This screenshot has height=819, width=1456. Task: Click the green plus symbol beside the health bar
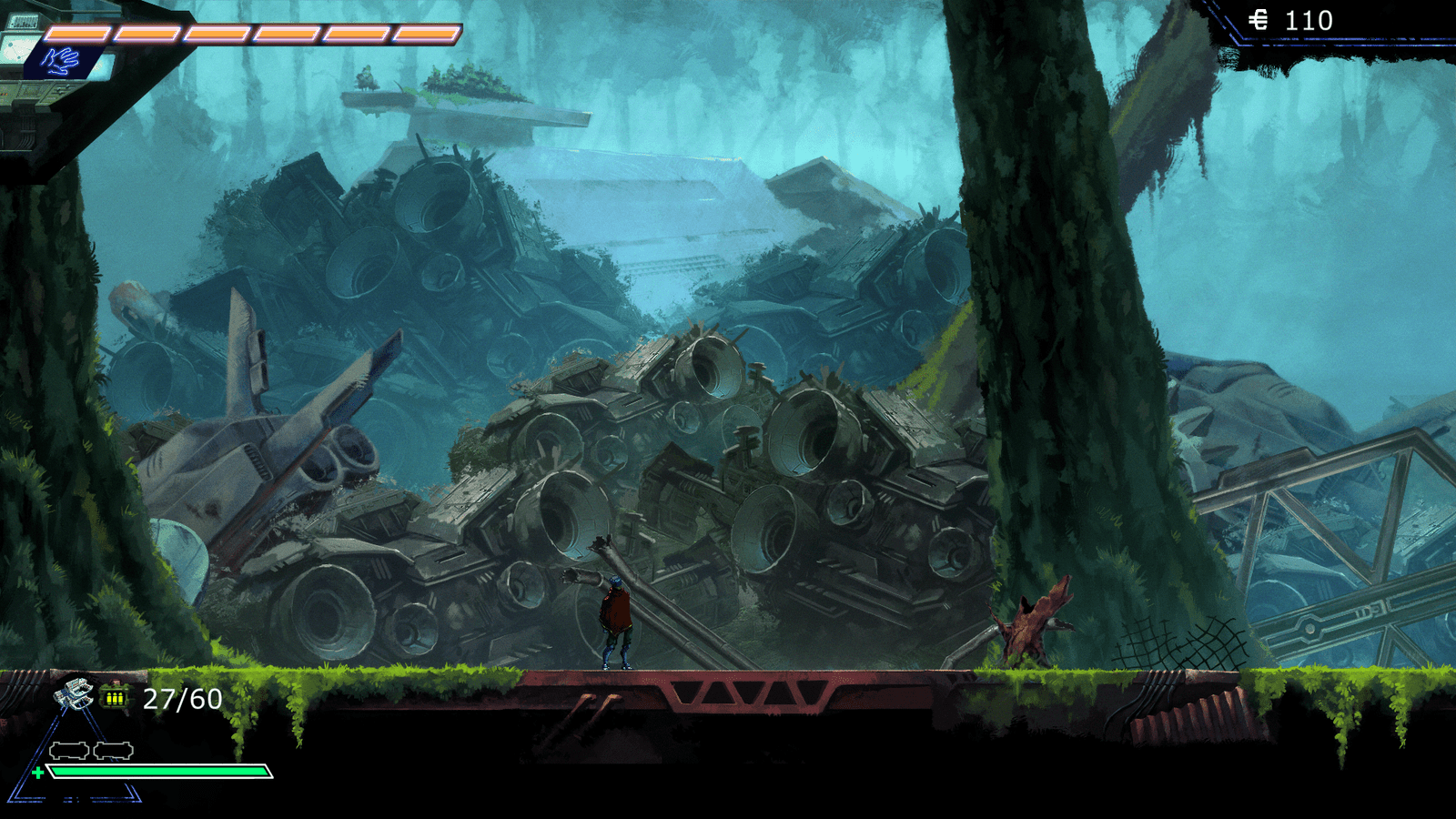[38, 772]
